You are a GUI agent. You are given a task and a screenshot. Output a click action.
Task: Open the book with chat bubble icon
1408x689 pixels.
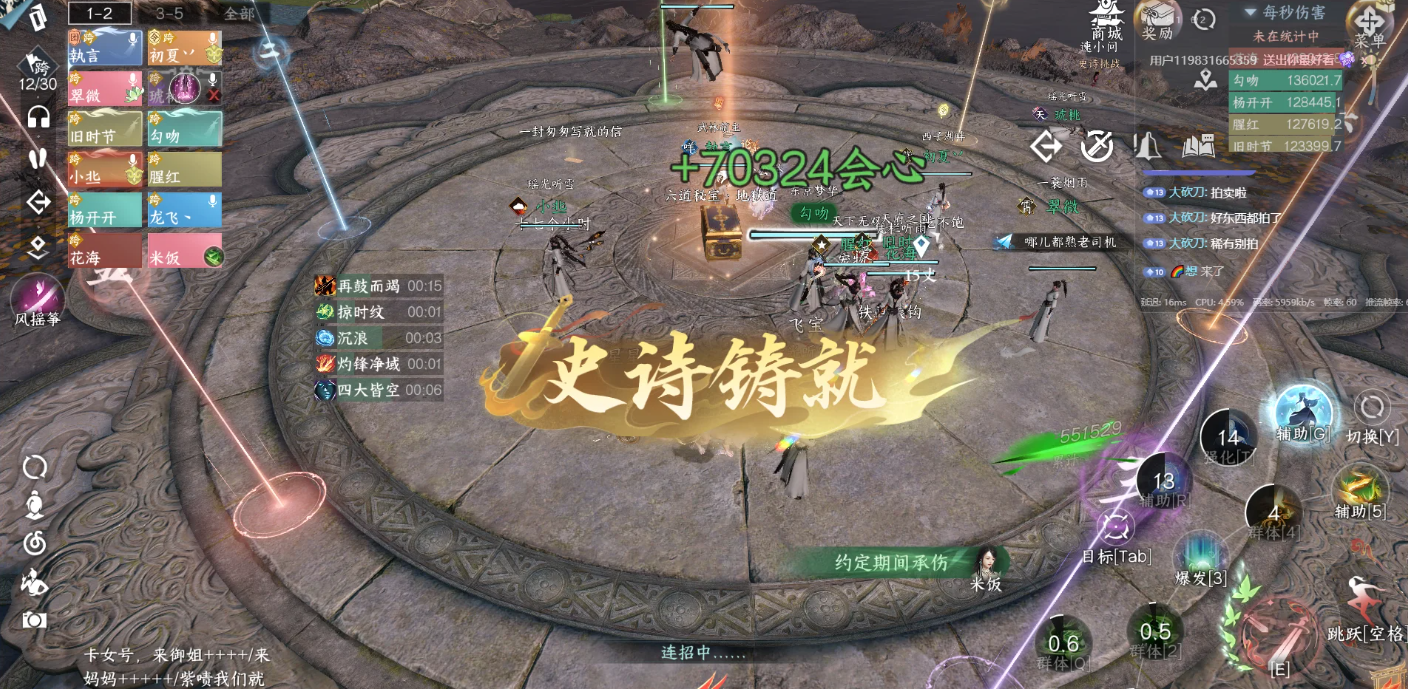pos(1198,146)
